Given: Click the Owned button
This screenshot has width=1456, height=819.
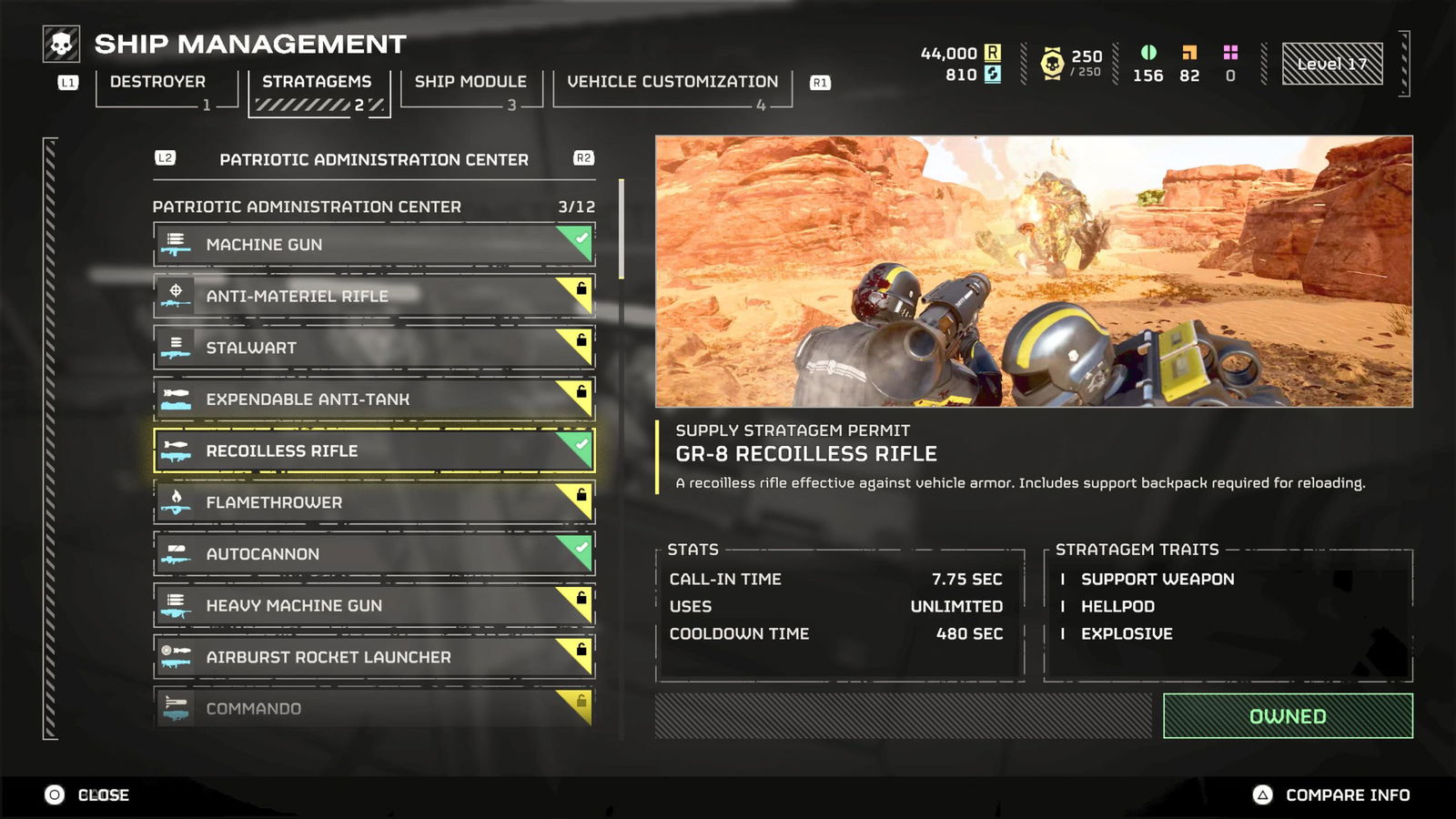Looking at the screenshot, I should point(1287,716).
